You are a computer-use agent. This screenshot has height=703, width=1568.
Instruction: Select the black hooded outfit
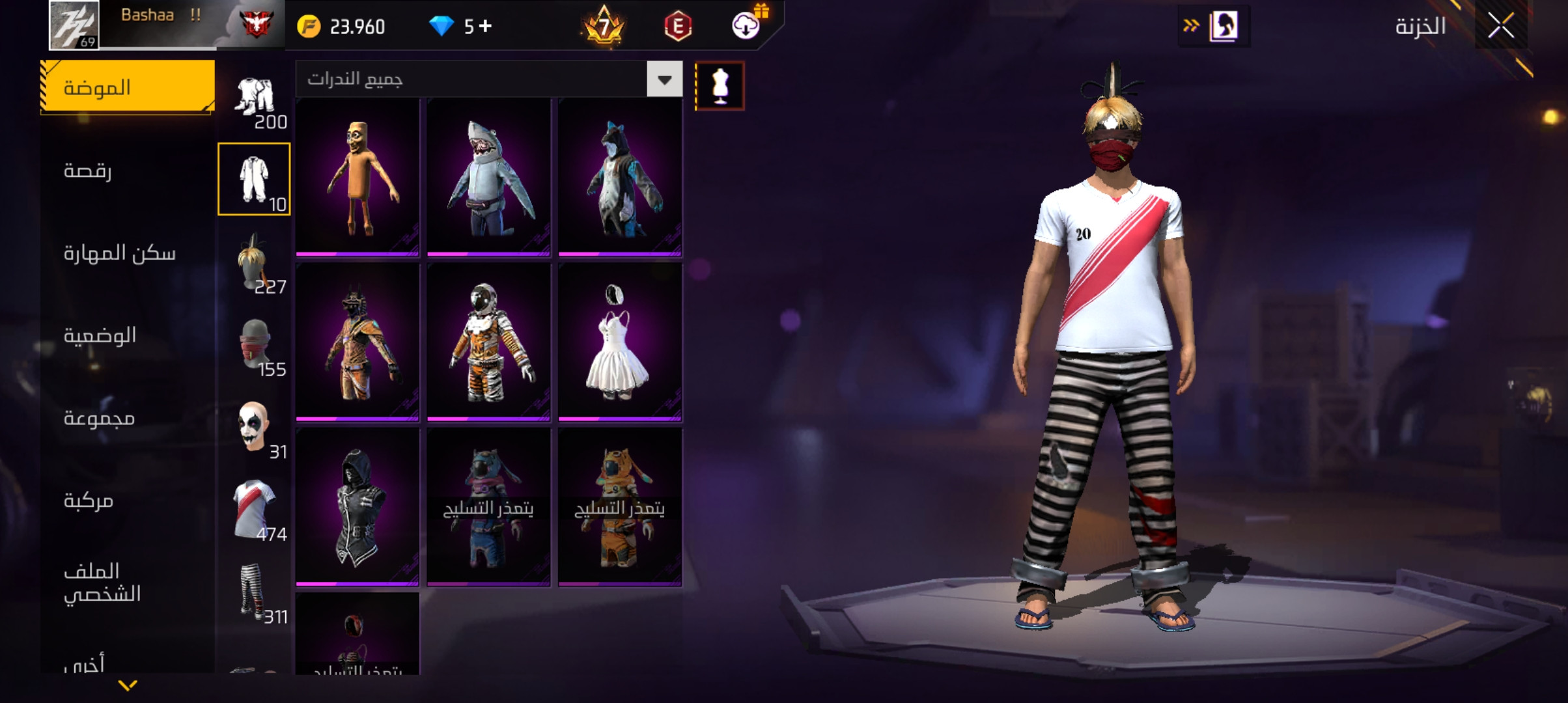357,506
